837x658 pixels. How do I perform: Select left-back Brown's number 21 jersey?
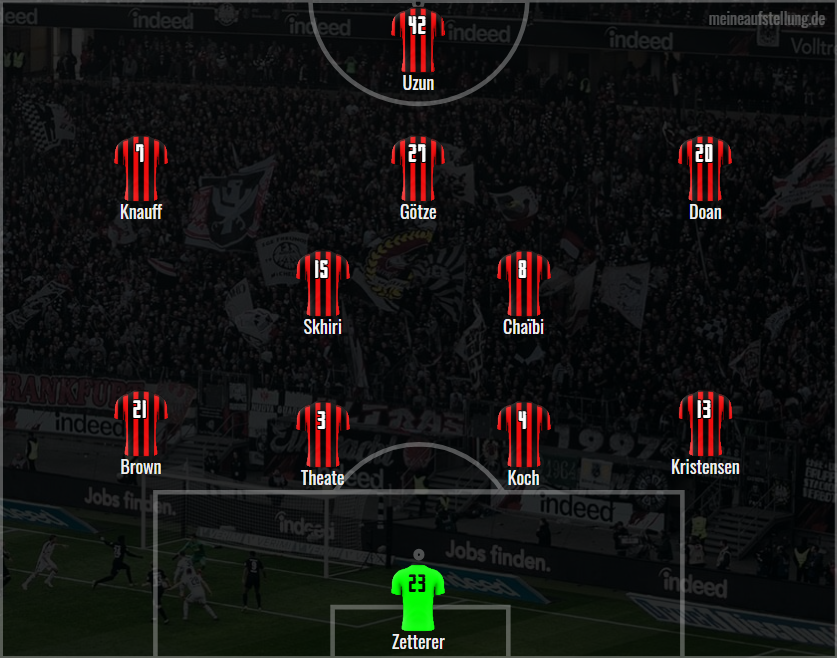[140, 424]
